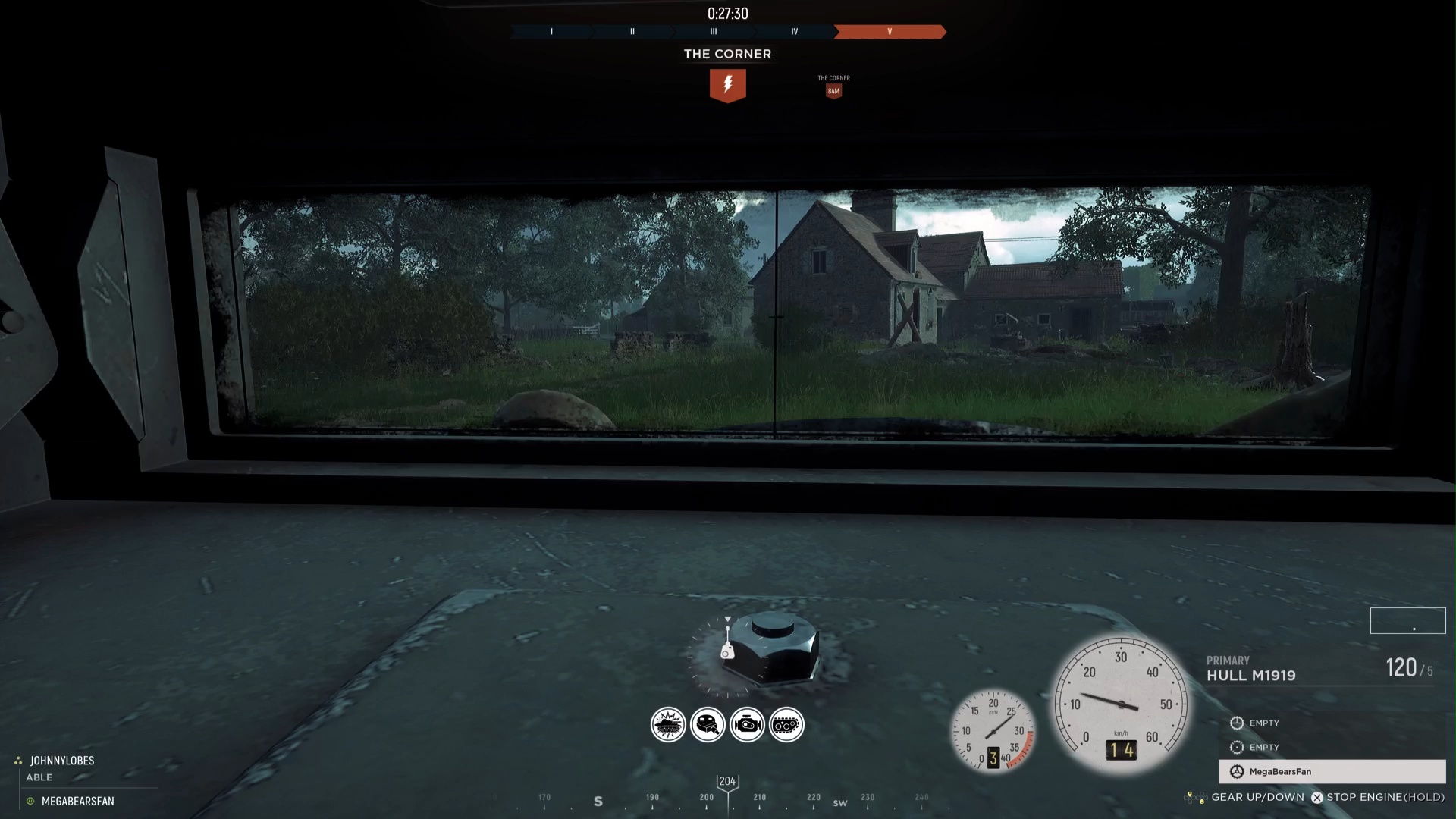Click the lightning bolt objective badge
The width and height of the screenshot is (1456, 819).
[x=727, y=85]
